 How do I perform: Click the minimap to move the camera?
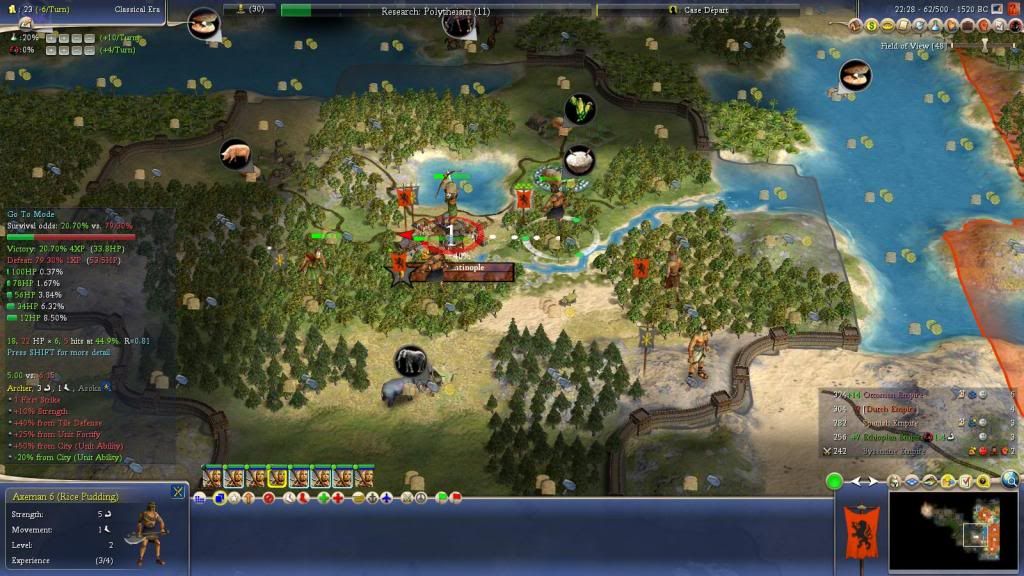tap(955, 528)
